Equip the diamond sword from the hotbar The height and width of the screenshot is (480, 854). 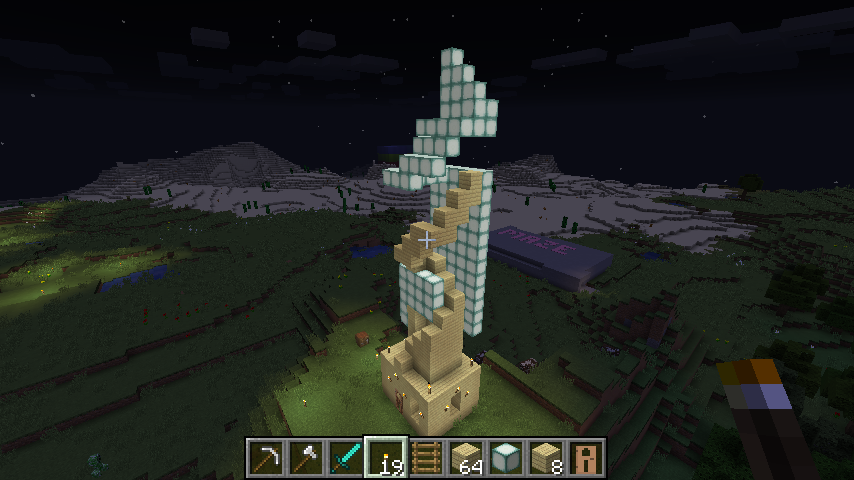[346, 457]
